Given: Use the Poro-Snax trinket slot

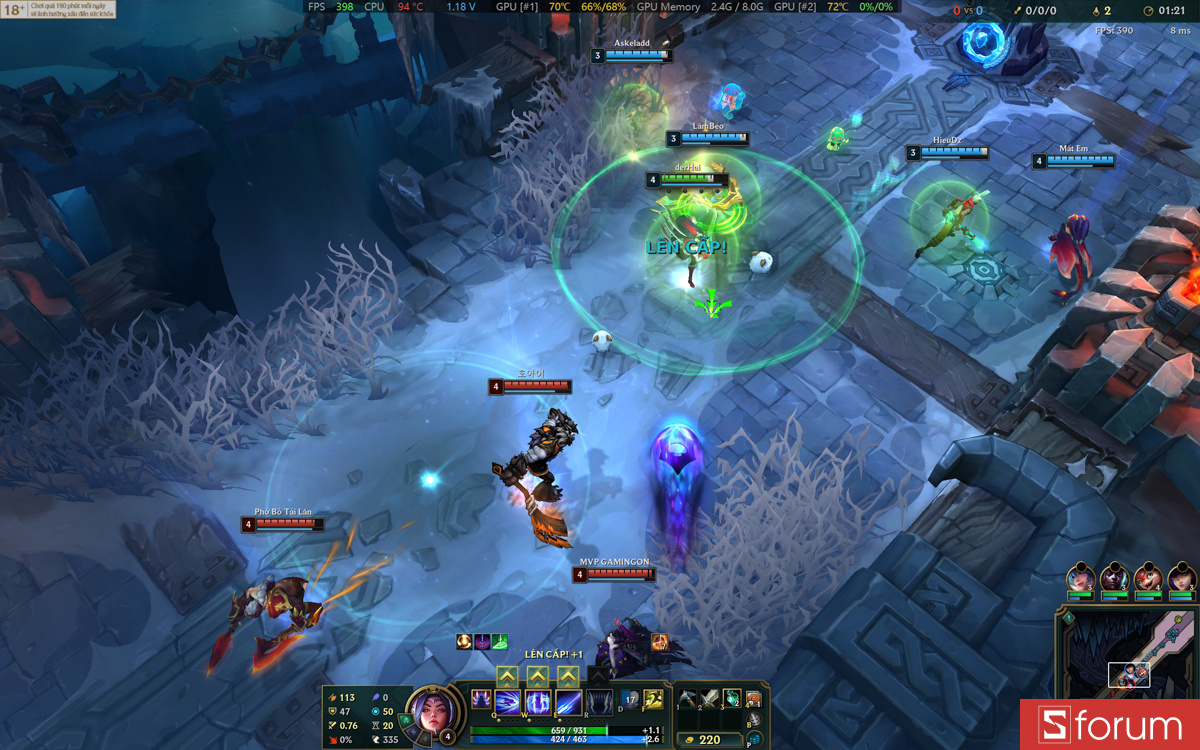Looking at the screenshot, I should [754, 698].
